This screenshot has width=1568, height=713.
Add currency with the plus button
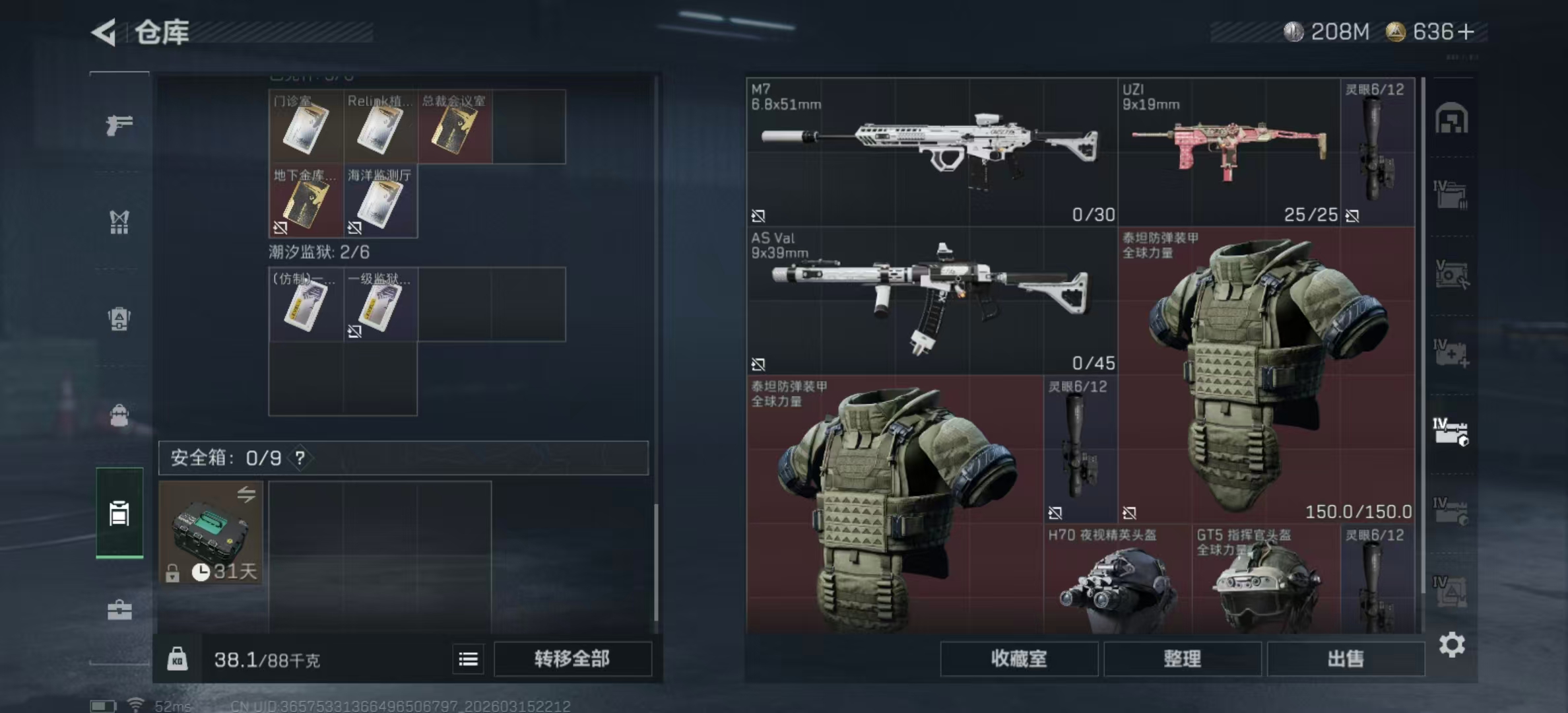(1466, 32)
